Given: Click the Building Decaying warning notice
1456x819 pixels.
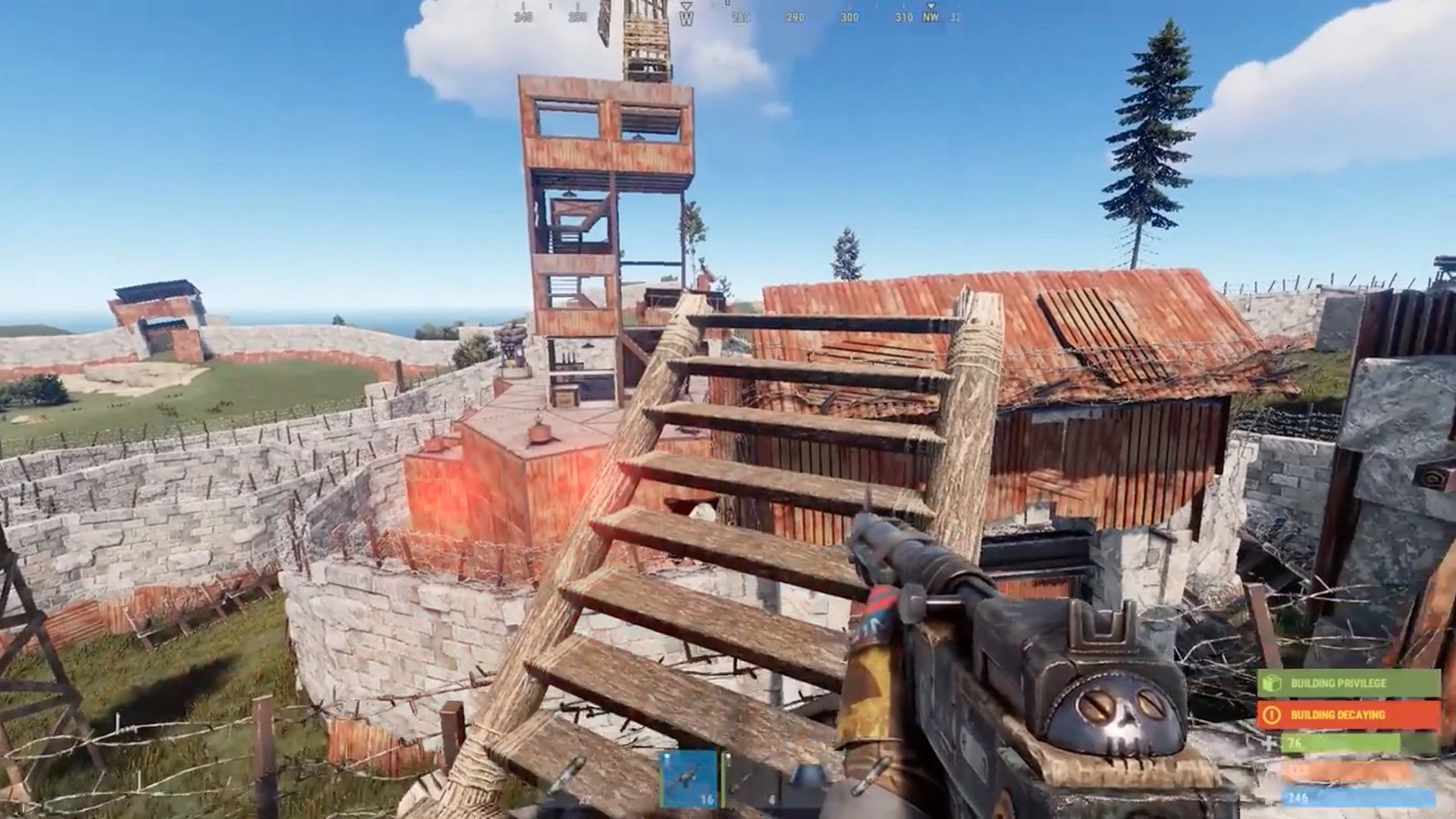Looking at the screenshot, I should pos(1348,715).
